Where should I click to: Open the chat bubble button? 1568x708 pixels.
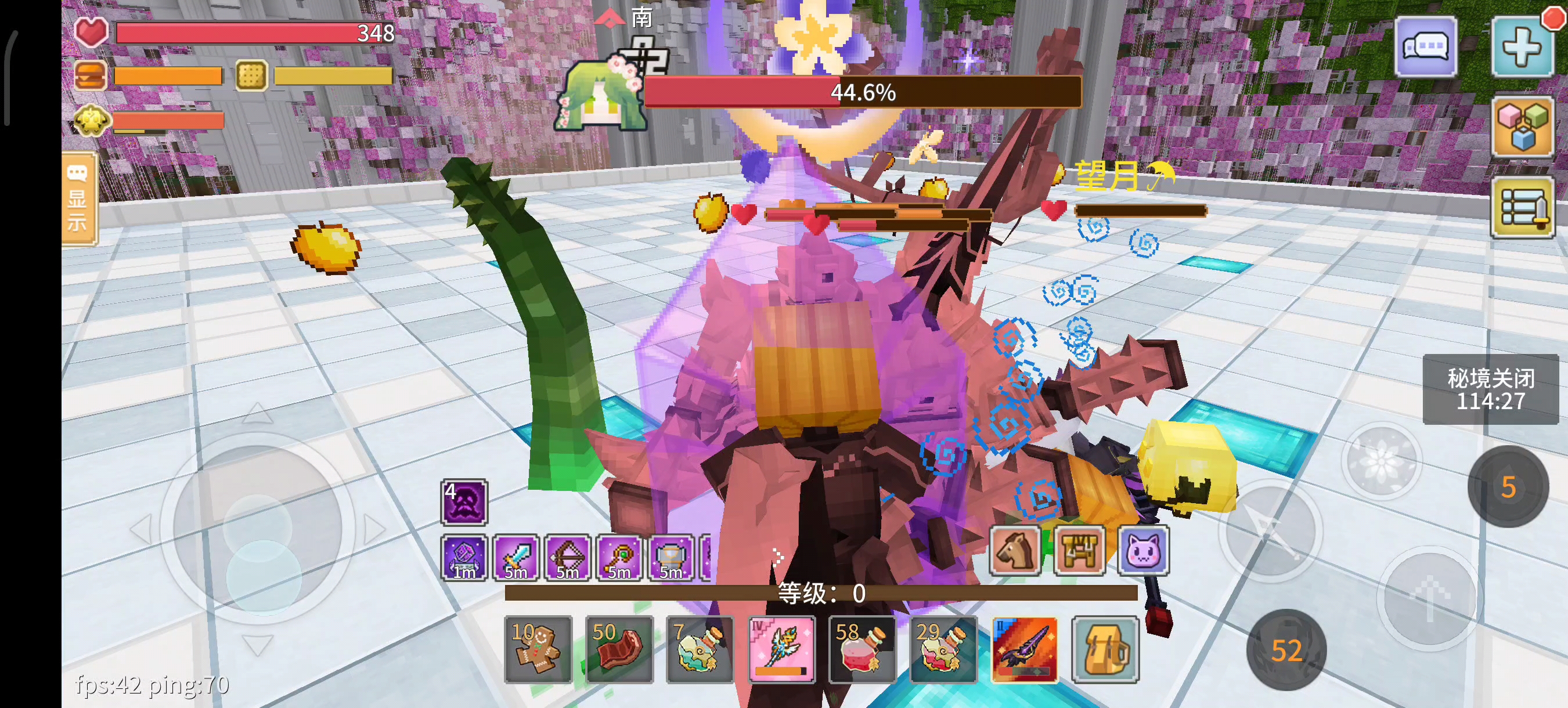coord(1426,46)
